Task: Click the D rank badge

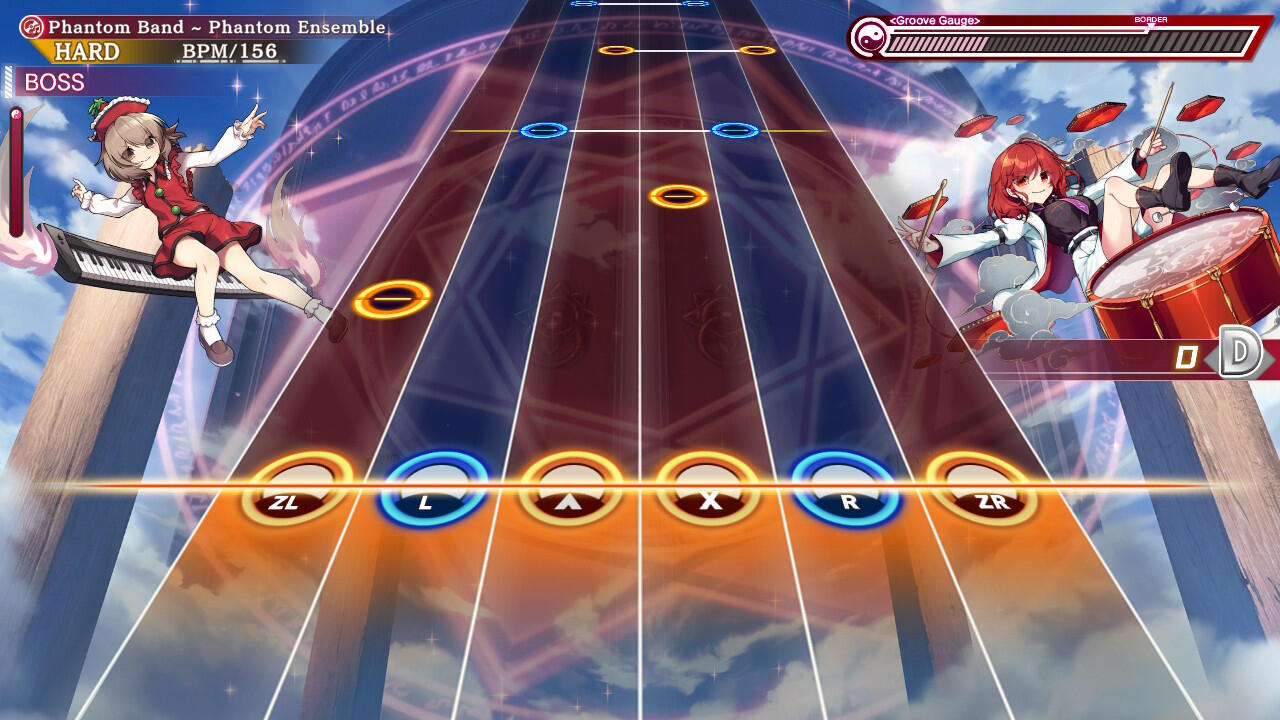Action: tap(1236, 352)
